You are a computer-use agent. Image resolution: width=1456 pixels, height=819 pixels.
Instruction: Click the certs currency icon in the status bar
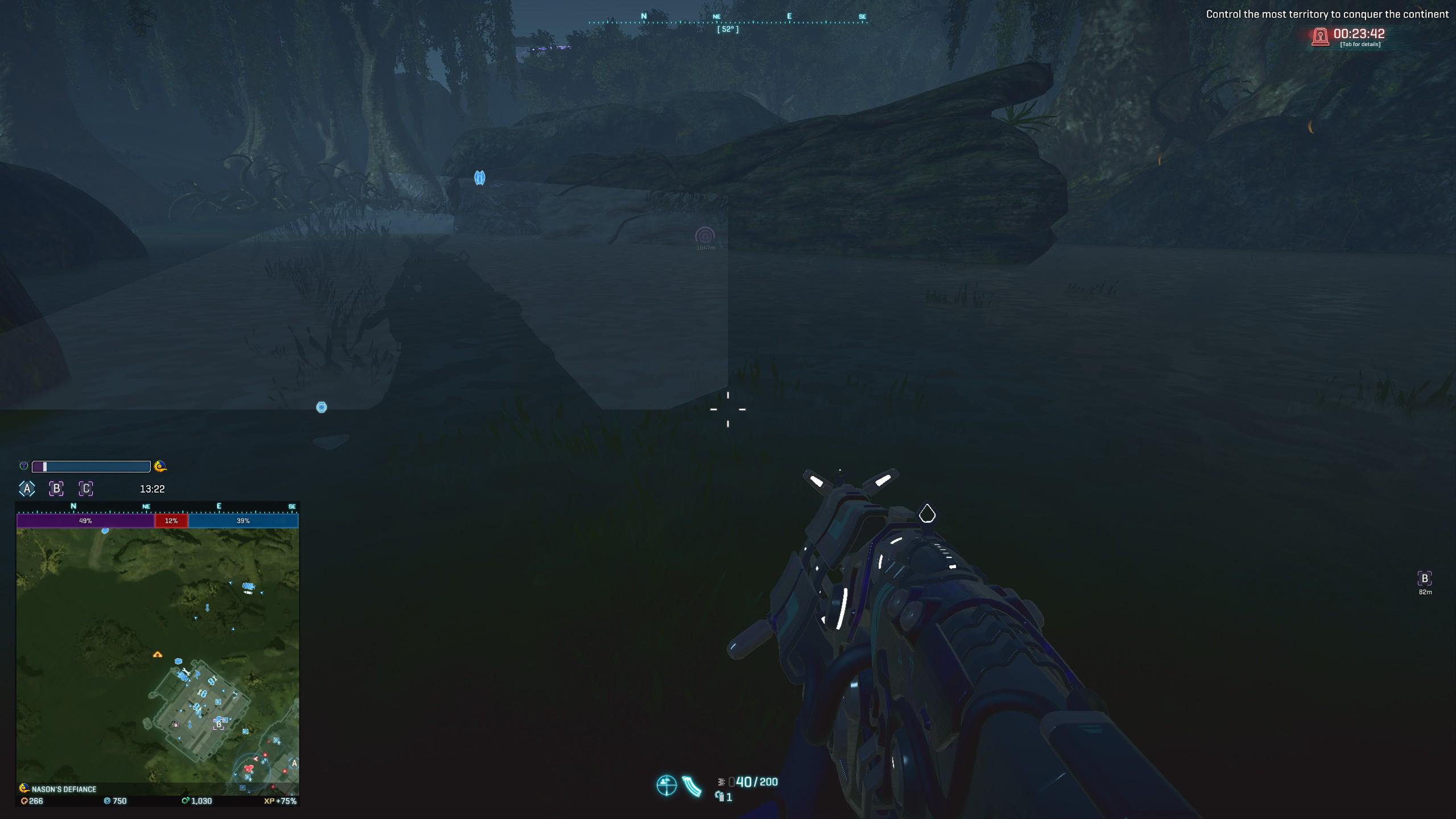[24, 800]
